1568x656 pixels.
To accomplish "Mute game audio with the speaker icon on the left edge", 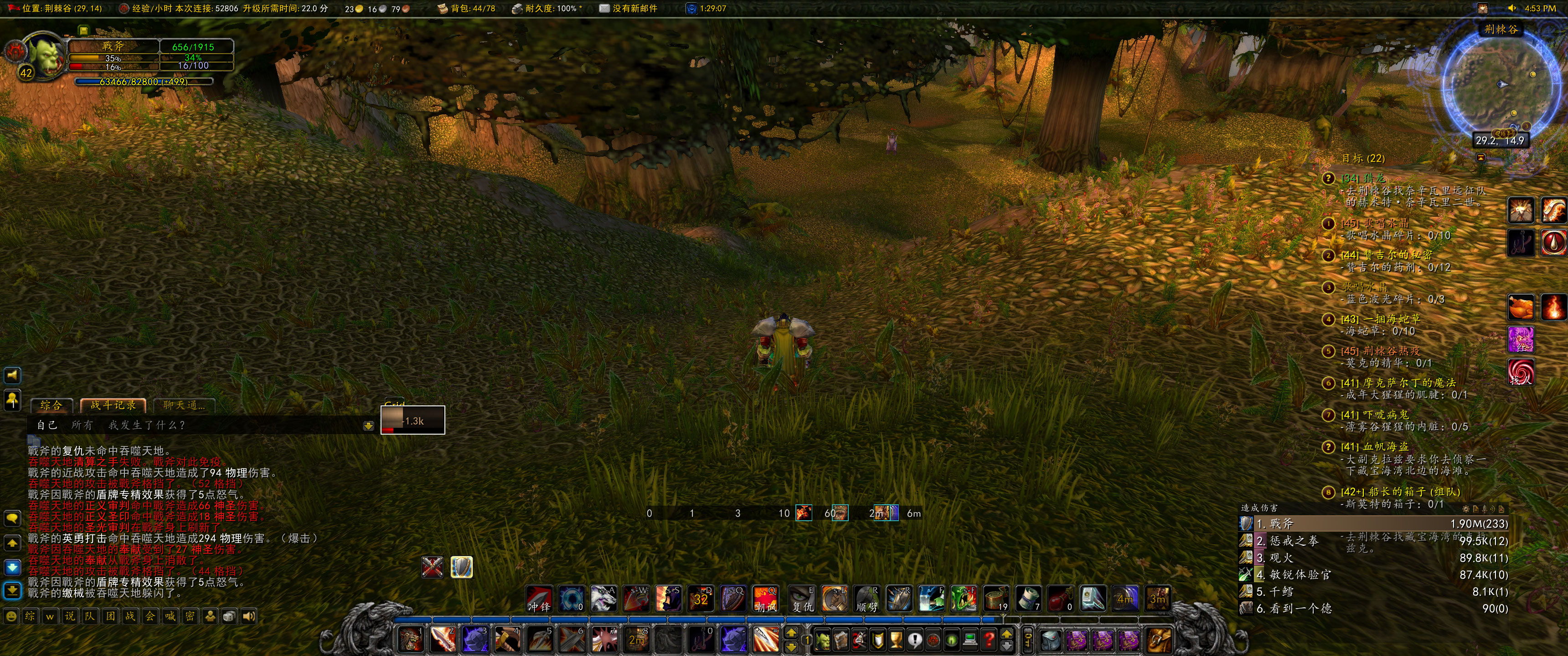I will (x=12, y=375).
